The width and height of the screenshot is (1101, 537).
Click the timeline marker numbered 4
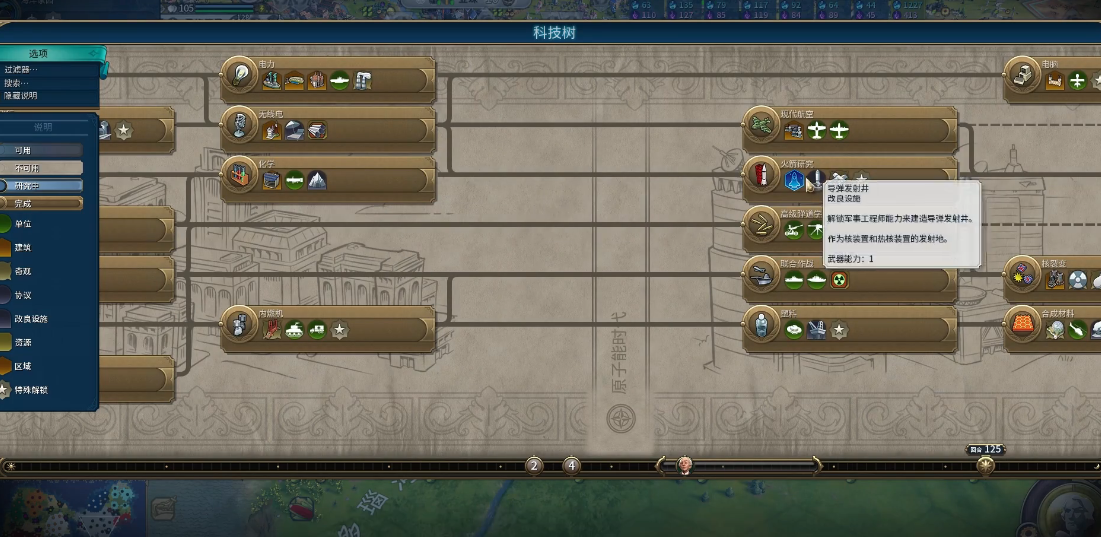click(x=571, y=465)
